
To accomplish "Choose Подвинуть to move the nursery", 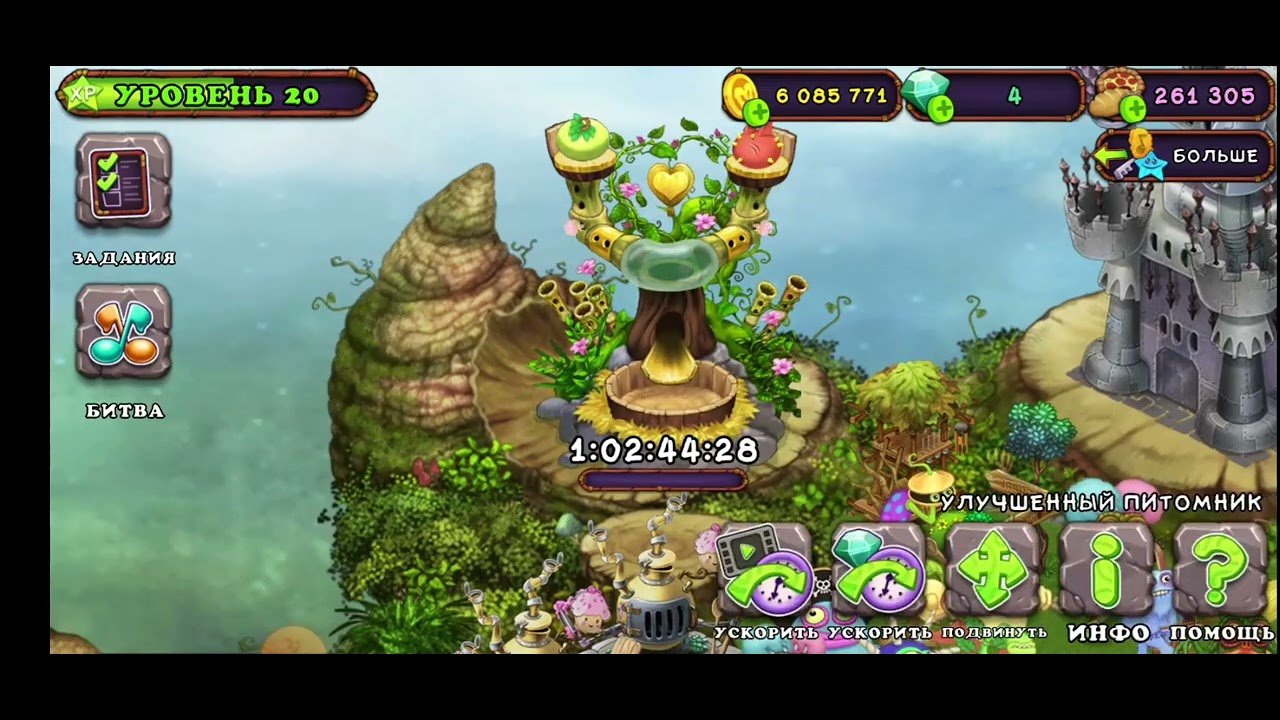I will 993,571.
